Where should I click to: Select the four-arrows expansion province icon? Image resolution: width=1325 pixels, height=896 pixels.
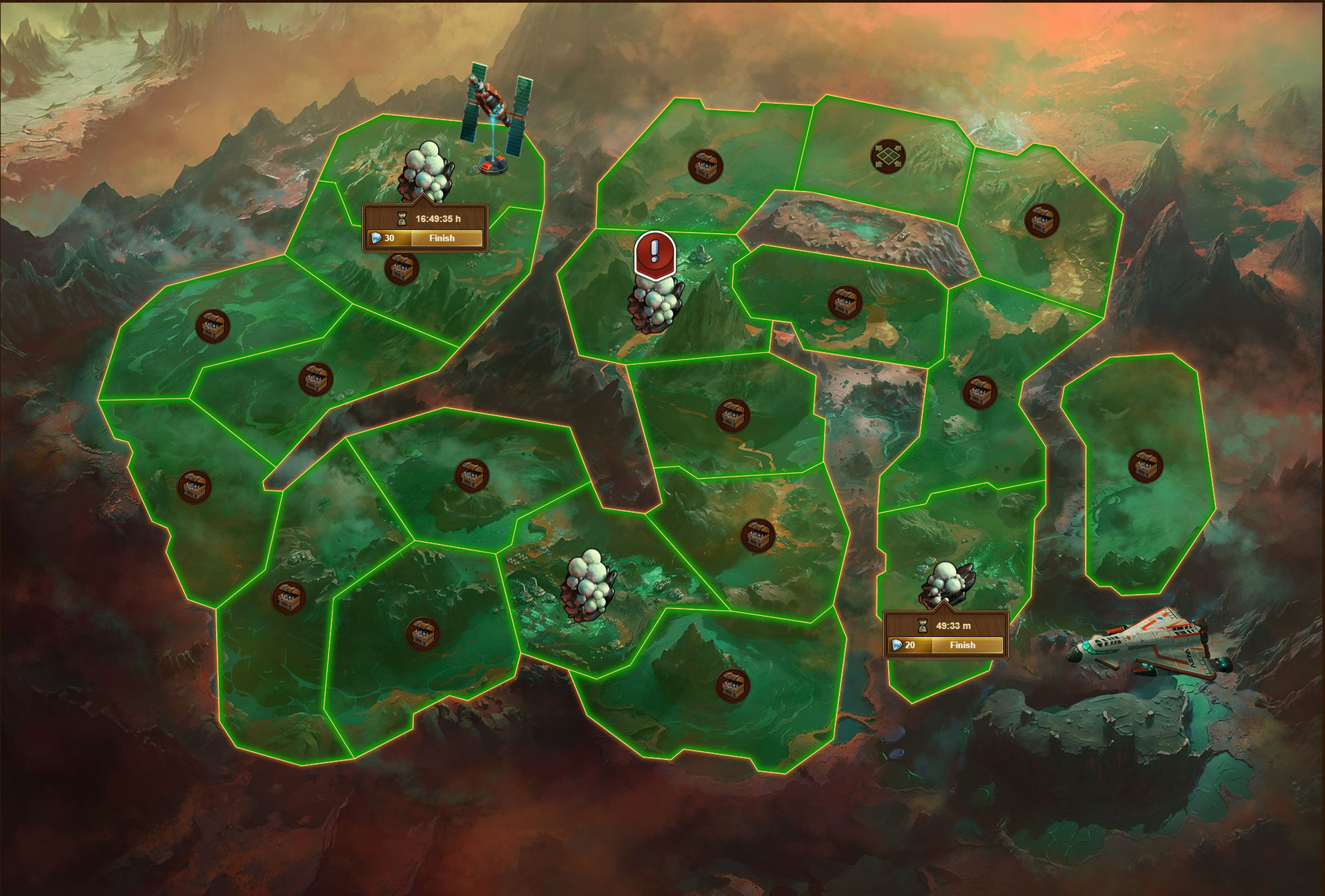(x=887, y=157)
